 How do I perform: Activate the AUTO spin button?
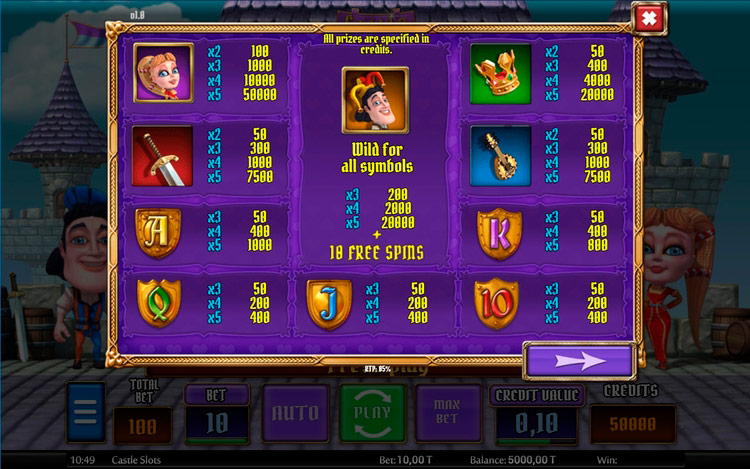tap(296, 413)
